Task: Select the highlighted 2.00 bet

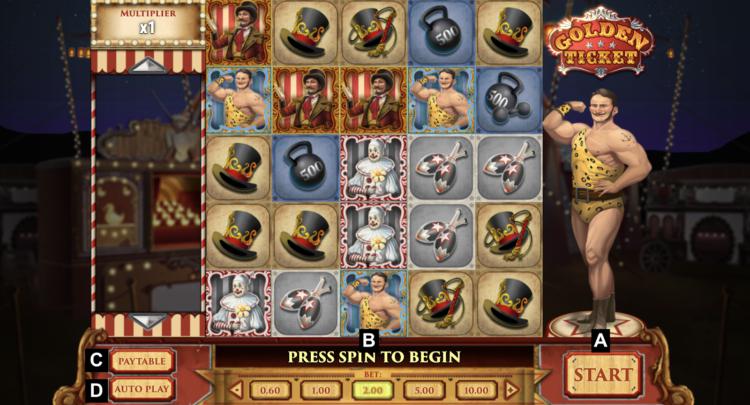Action: pyautogui.click(x=371, y=390)
